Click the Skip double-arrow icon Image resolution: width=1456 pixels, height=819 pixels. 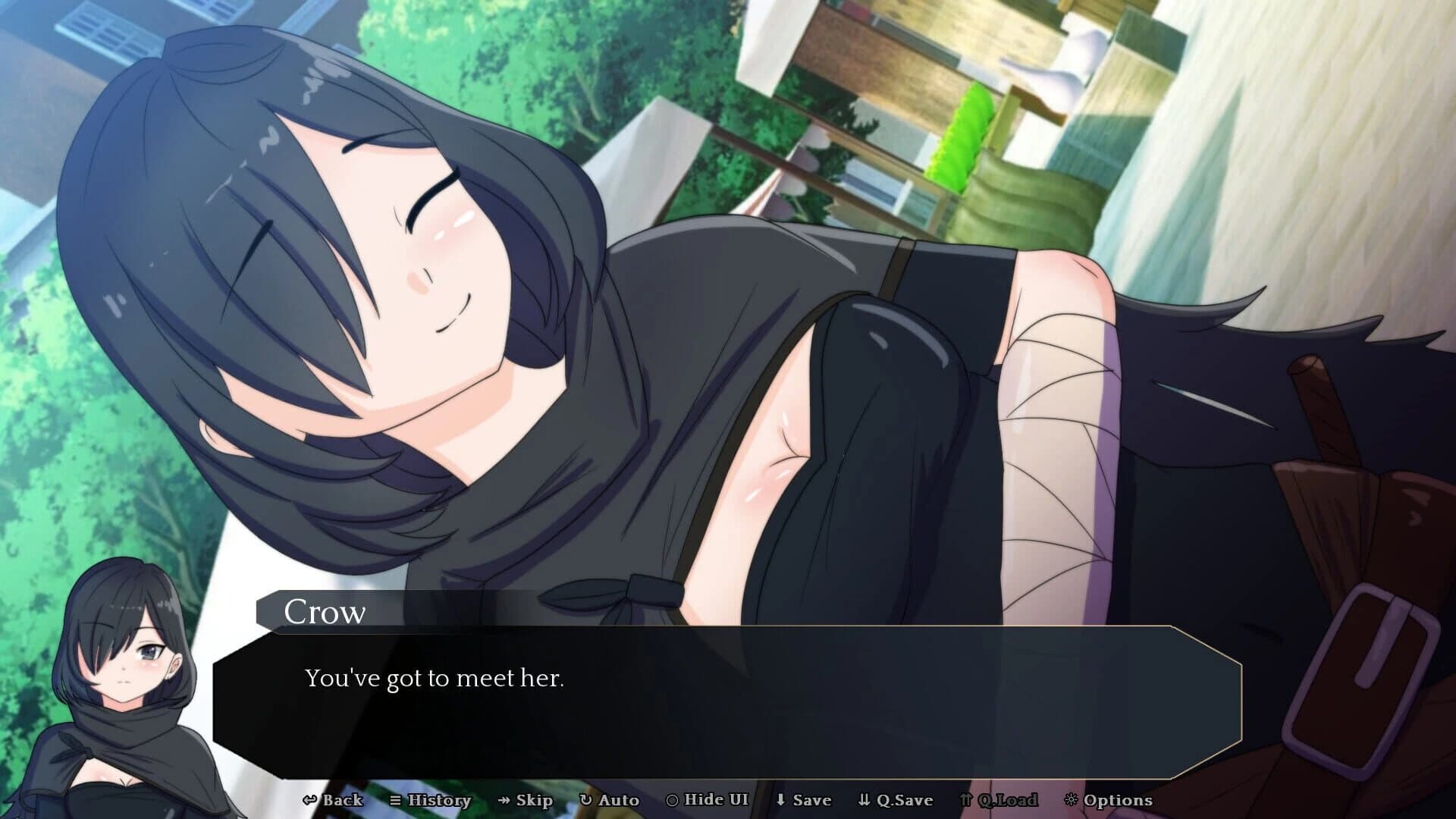[x=502, y=799]
